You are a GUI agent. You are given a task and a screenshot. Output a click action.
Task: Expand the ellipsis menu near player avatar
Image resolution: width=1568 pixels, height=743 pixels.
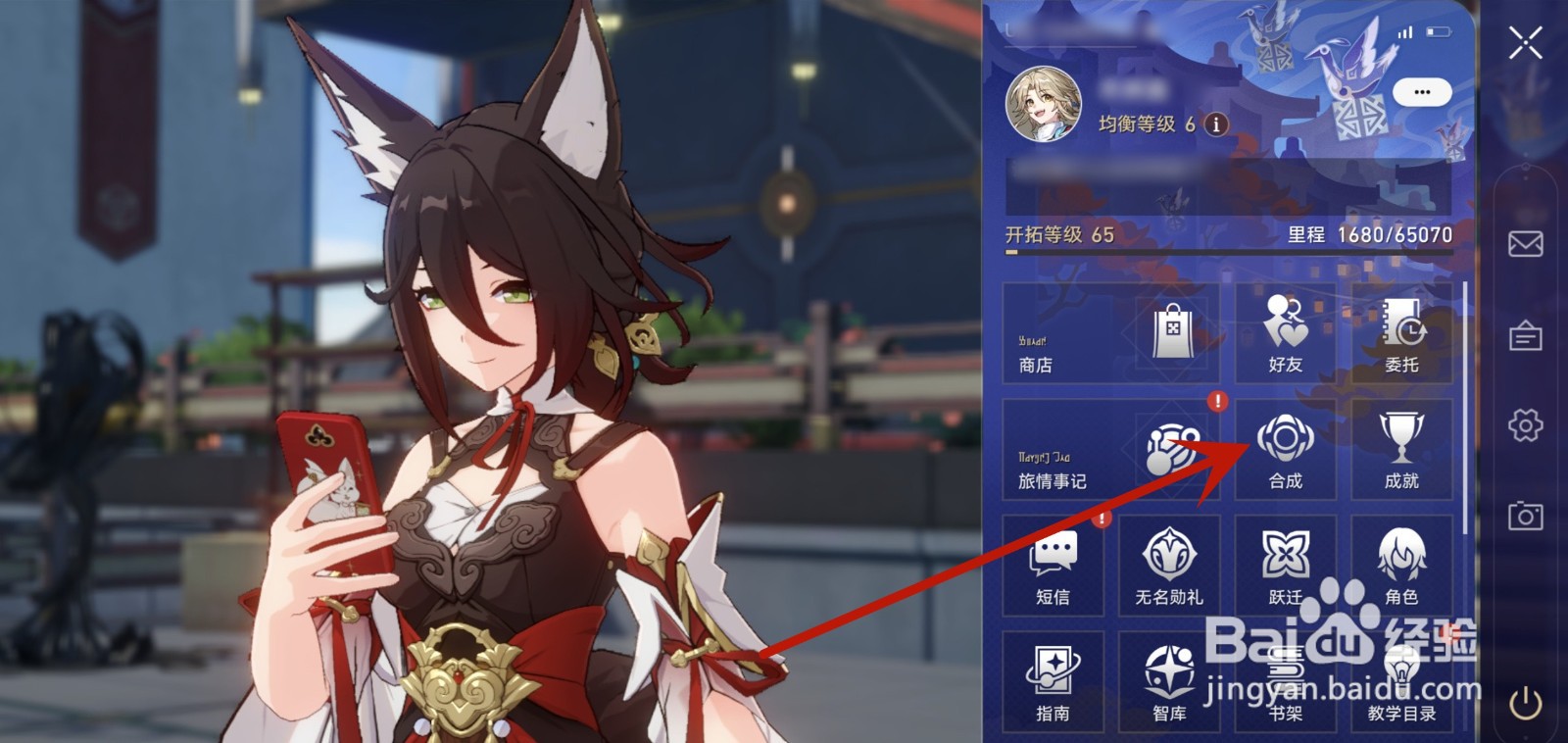[1424, 91]
